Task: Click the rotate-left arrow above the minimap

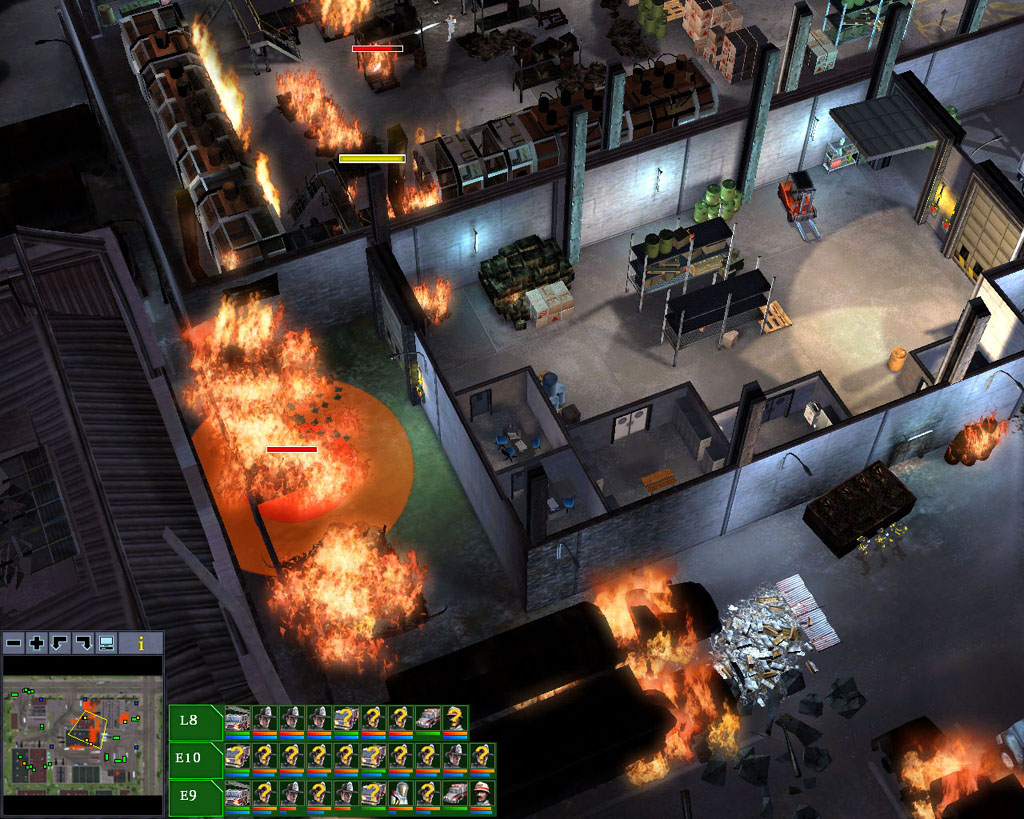Action: (60, 643)
